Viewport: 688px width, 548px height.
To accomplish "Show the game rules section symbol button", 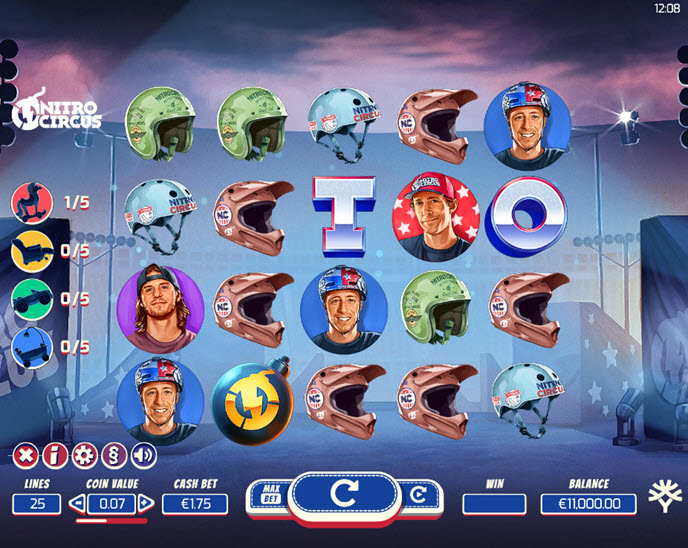I will tap(114, 456).
